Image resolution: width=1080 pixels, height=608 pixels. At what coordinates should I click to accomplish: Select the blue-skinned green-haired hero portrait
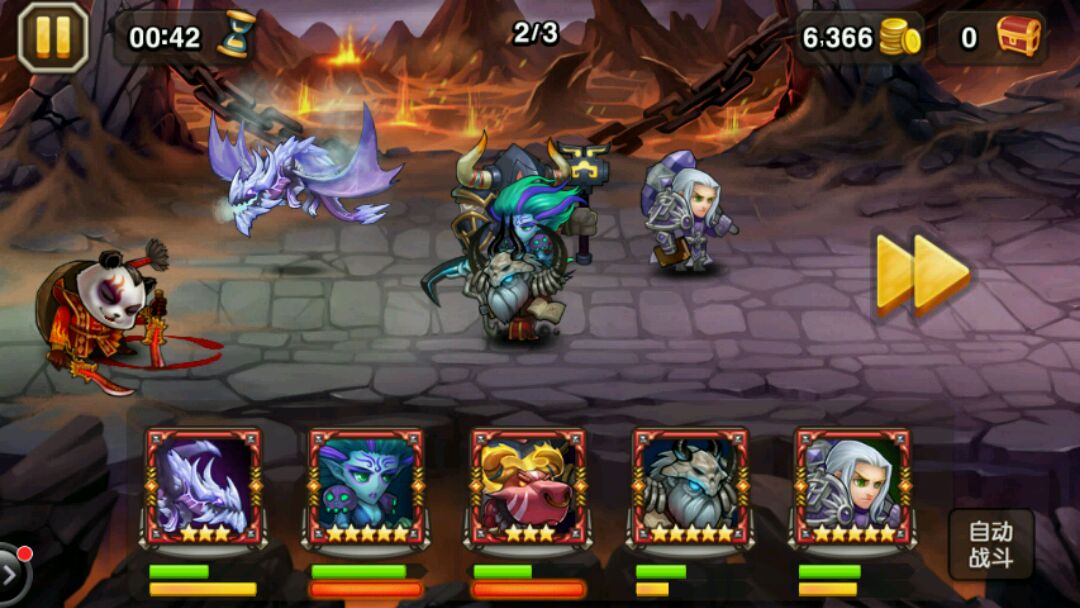[x=366, y=487]
